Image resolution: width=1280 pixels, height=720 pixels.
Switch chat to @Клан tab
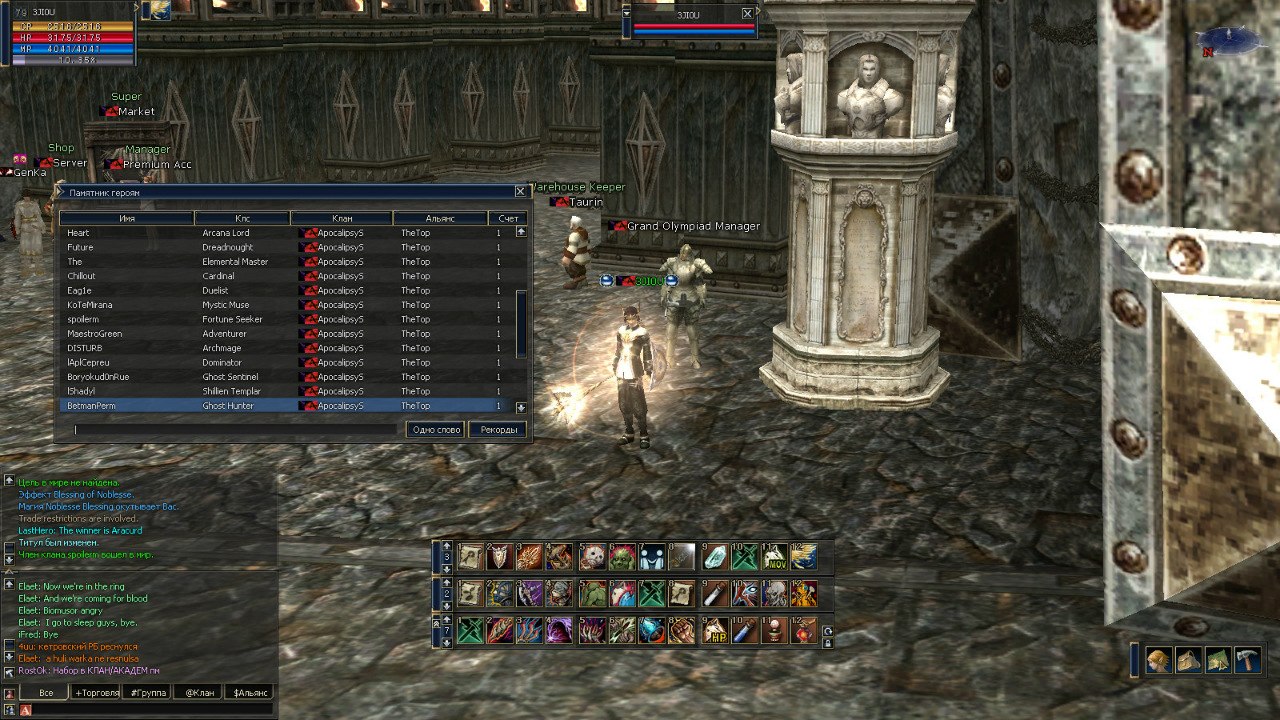click(195, 692)
